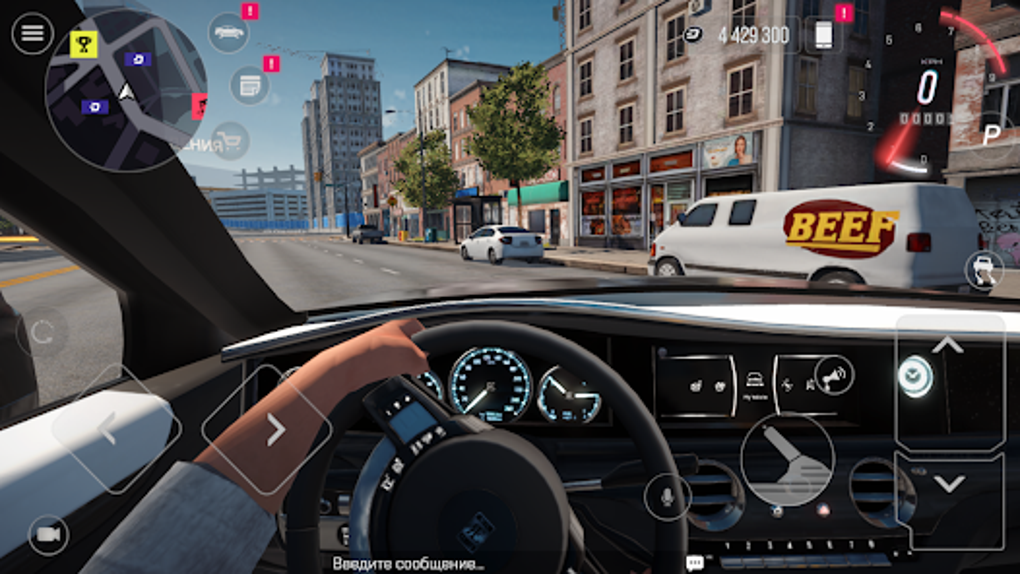This screenshot has width=1020, height=574.
Task: Tap the P gear selector
Action: [x=991, y=134]
